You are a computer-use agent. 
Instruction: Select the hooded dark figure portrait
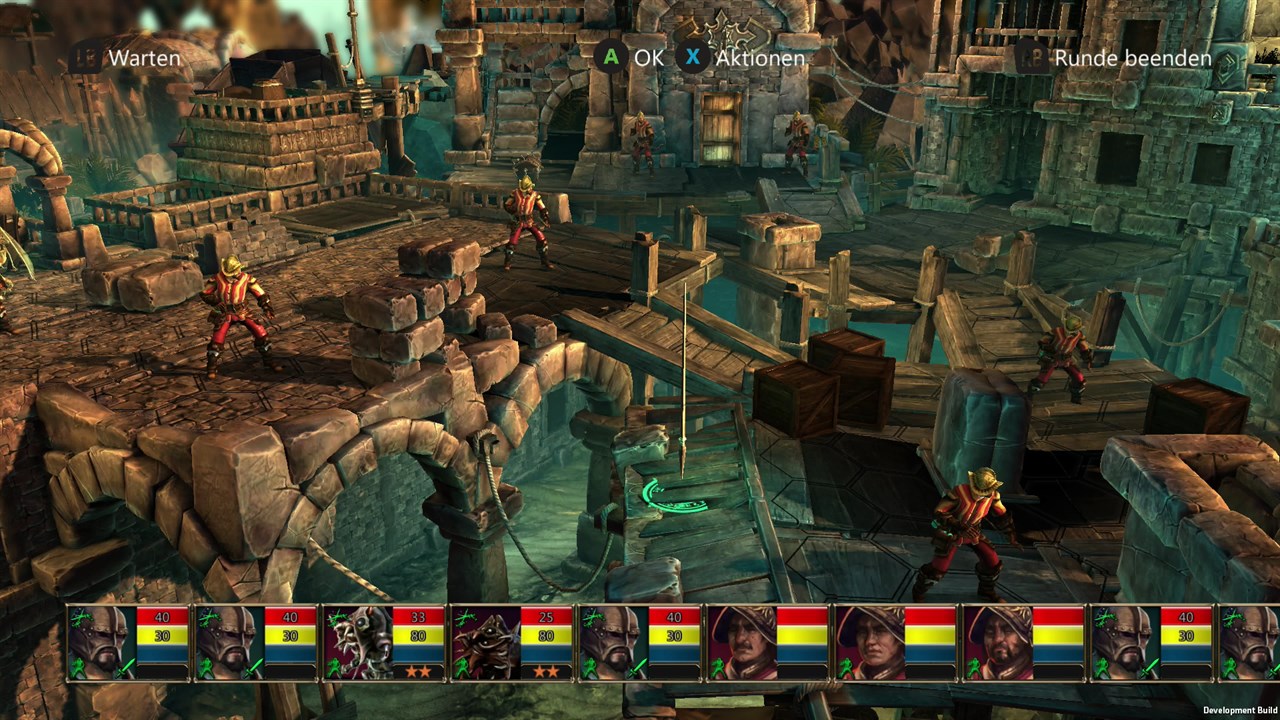[485, 642]
